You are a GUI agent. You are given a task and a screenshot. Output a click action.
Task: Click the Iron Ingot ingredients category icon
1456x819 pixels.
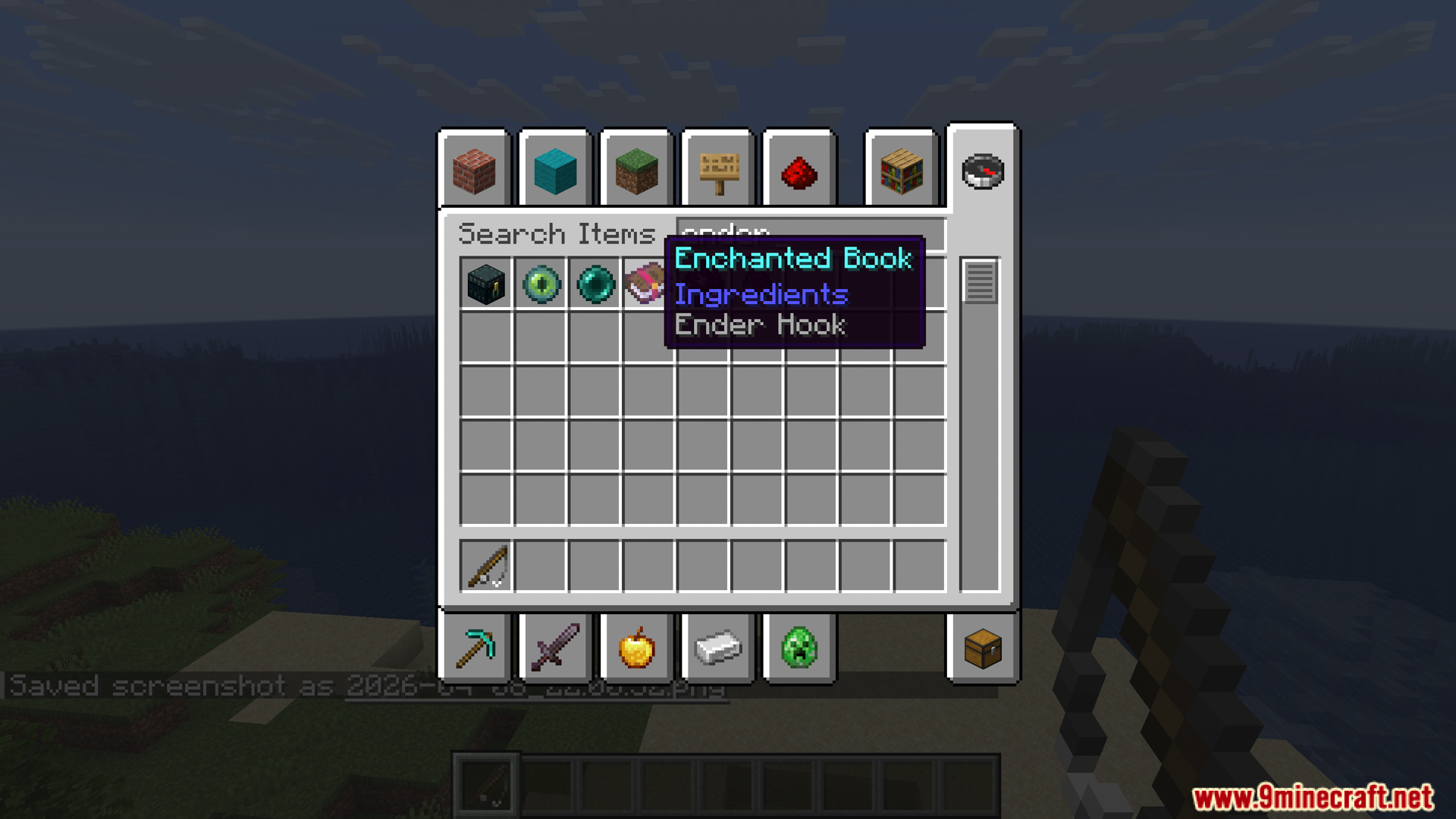[717, 648]
